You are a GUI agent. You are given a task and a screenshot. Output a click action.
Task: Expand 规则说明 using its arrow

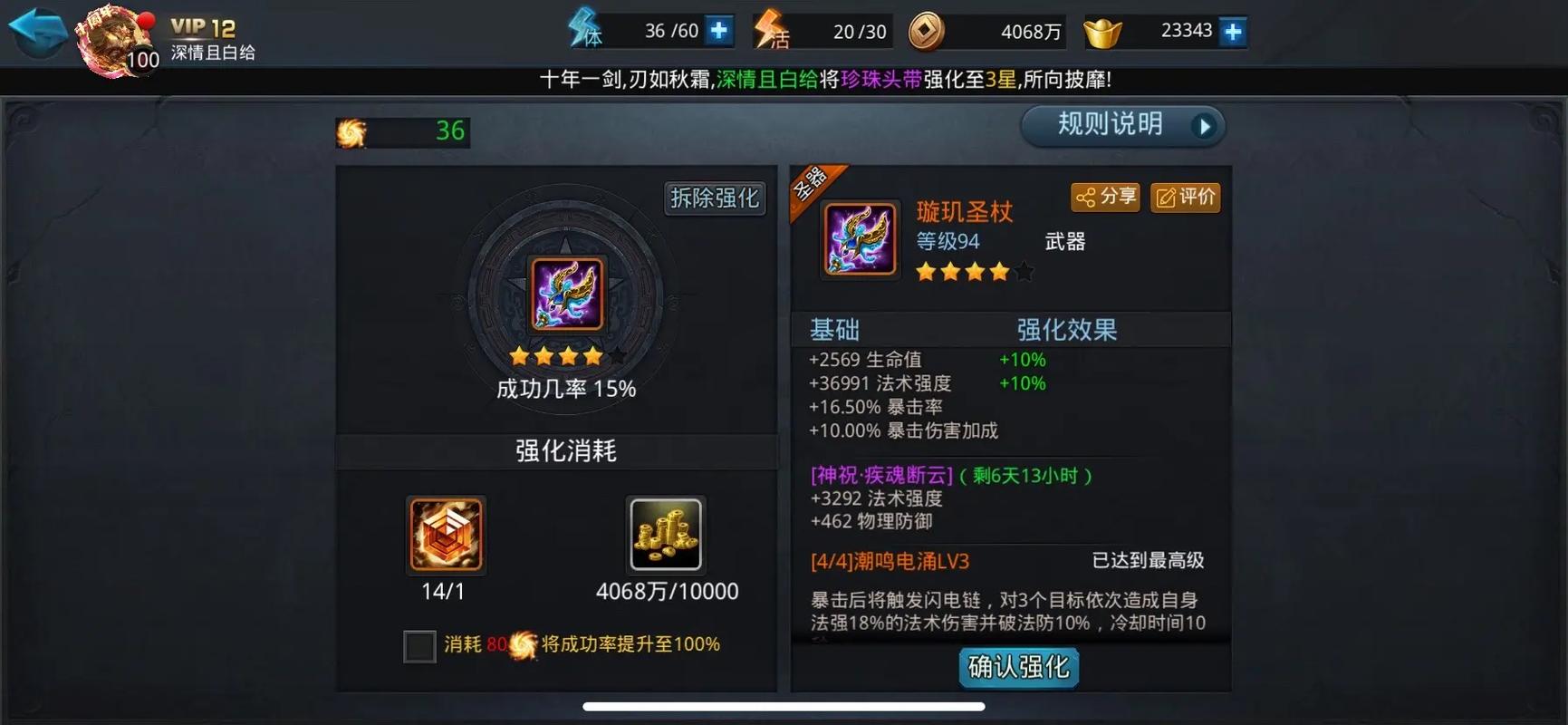(1206, 126)
